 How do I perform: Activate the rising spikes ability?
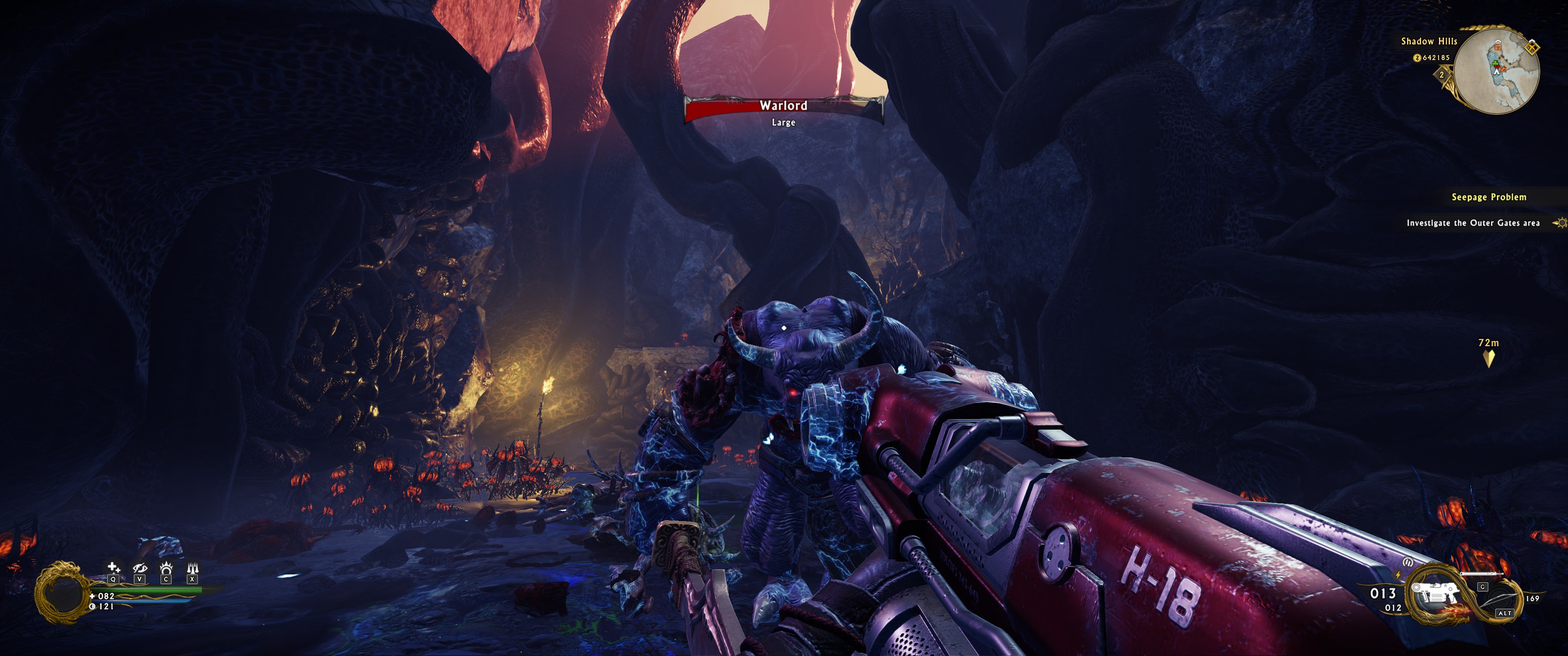(192, 568)
